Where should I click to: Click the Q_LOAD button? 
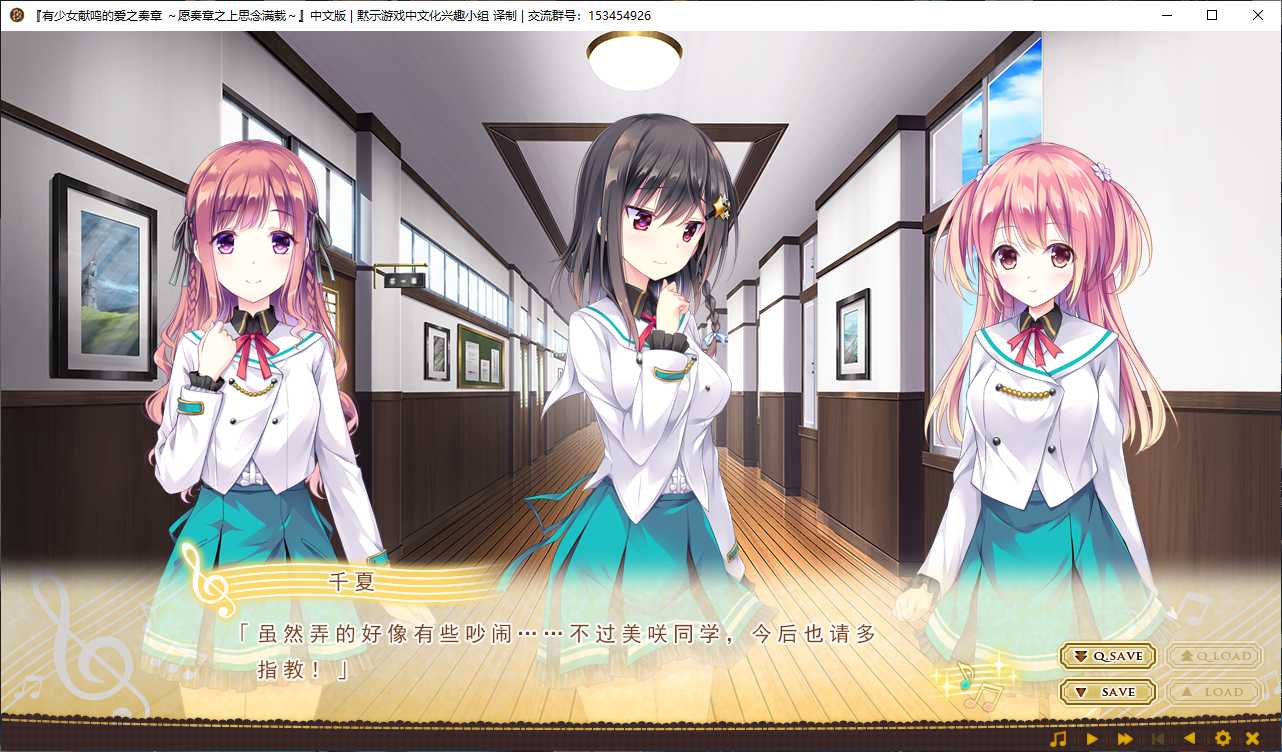1213,656
